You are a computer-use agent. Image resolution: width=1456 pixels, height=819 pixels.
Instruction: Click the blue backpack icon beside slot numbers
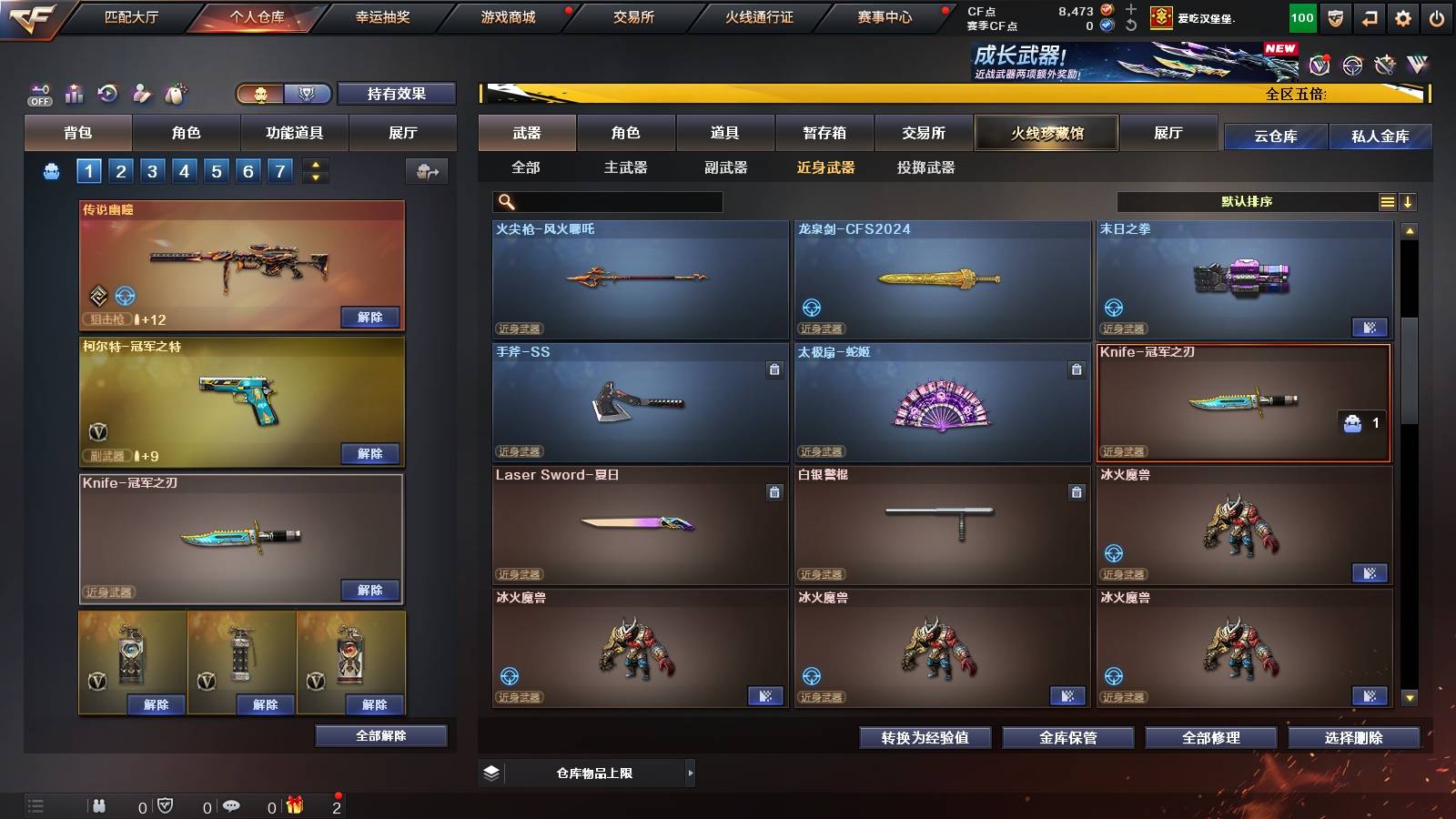coord(52,170)
